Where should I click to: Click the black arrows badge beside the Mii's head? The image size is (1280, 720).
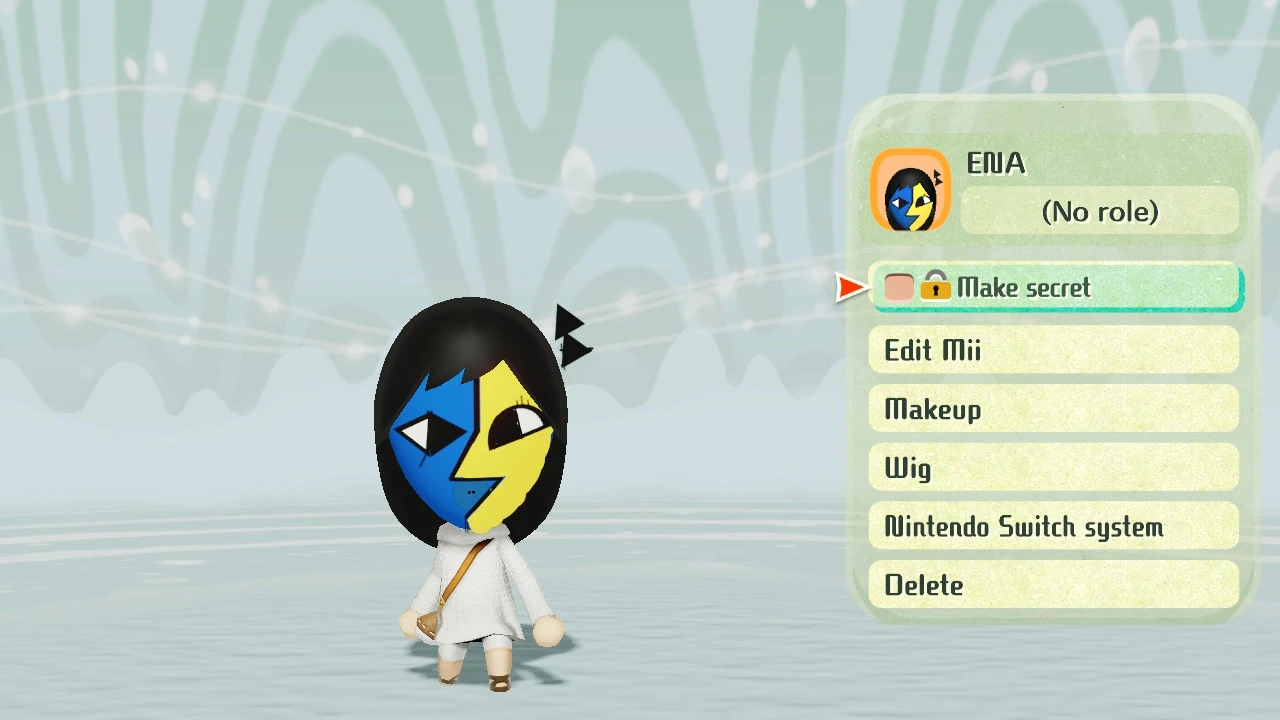click(570, 335)
